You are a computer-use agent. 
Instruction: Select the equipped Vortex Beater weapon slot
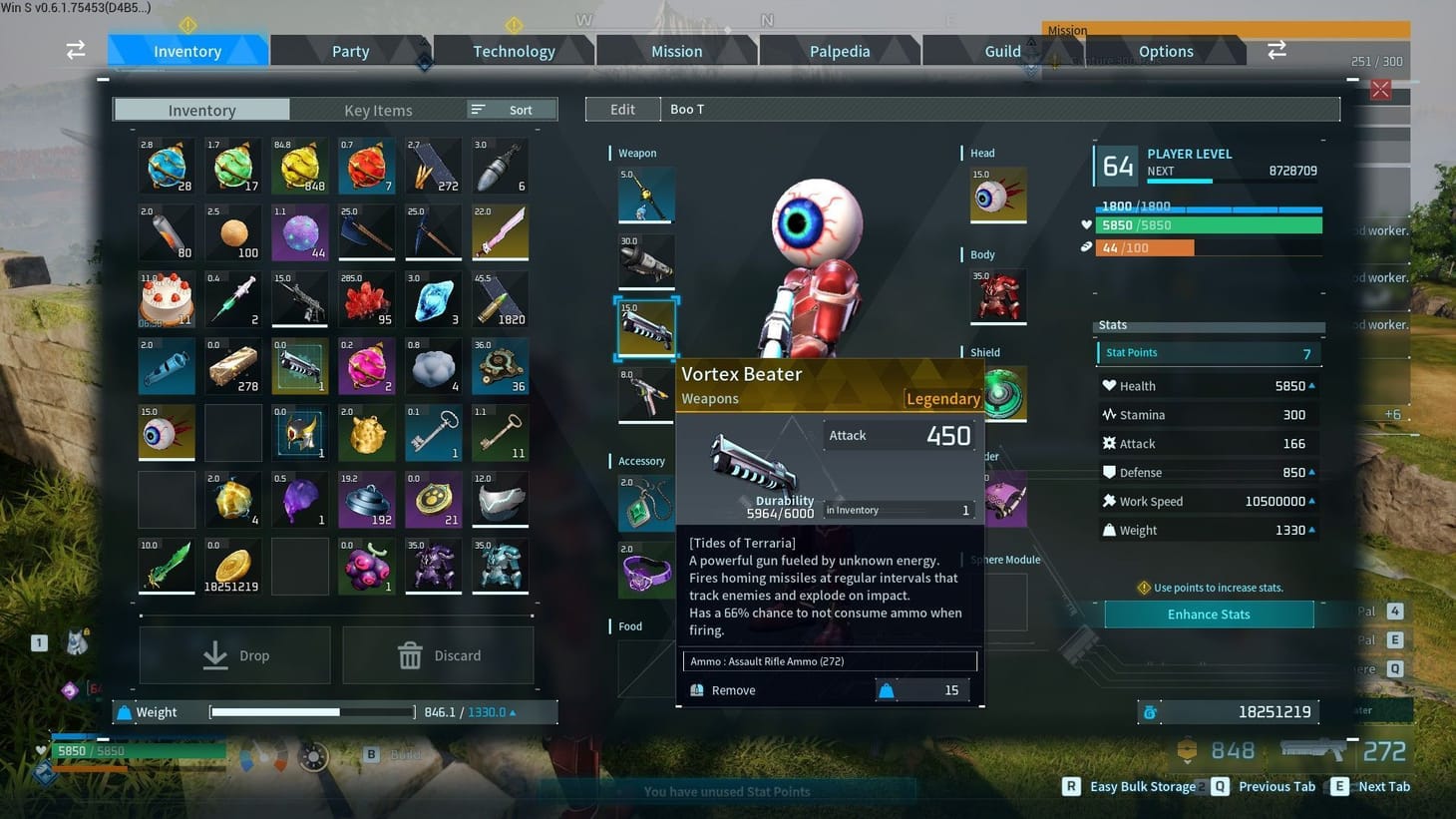(645, 326)
